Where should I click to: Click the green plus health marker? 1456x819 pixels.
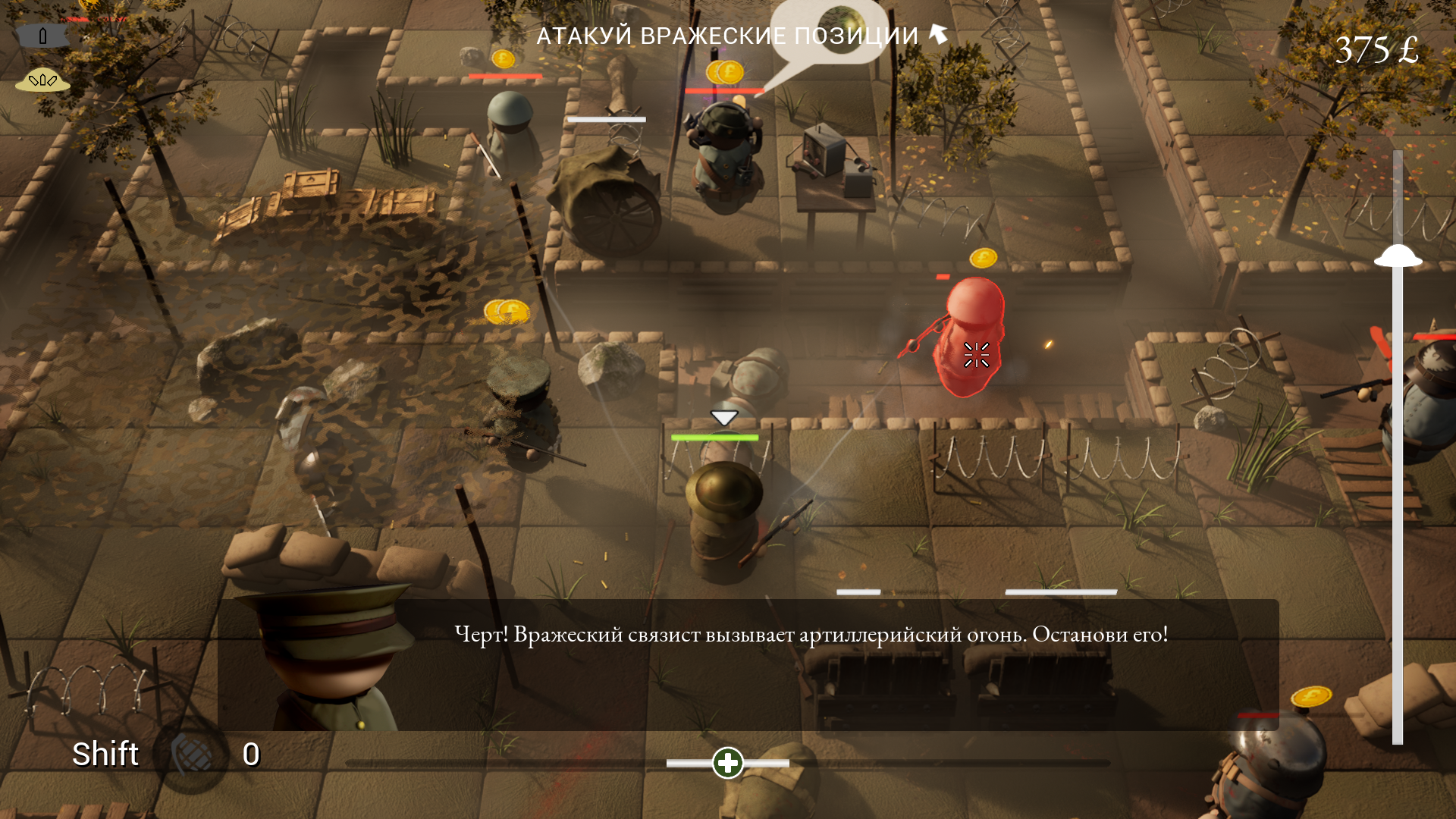pyautogui.click(x=728, y=763)
